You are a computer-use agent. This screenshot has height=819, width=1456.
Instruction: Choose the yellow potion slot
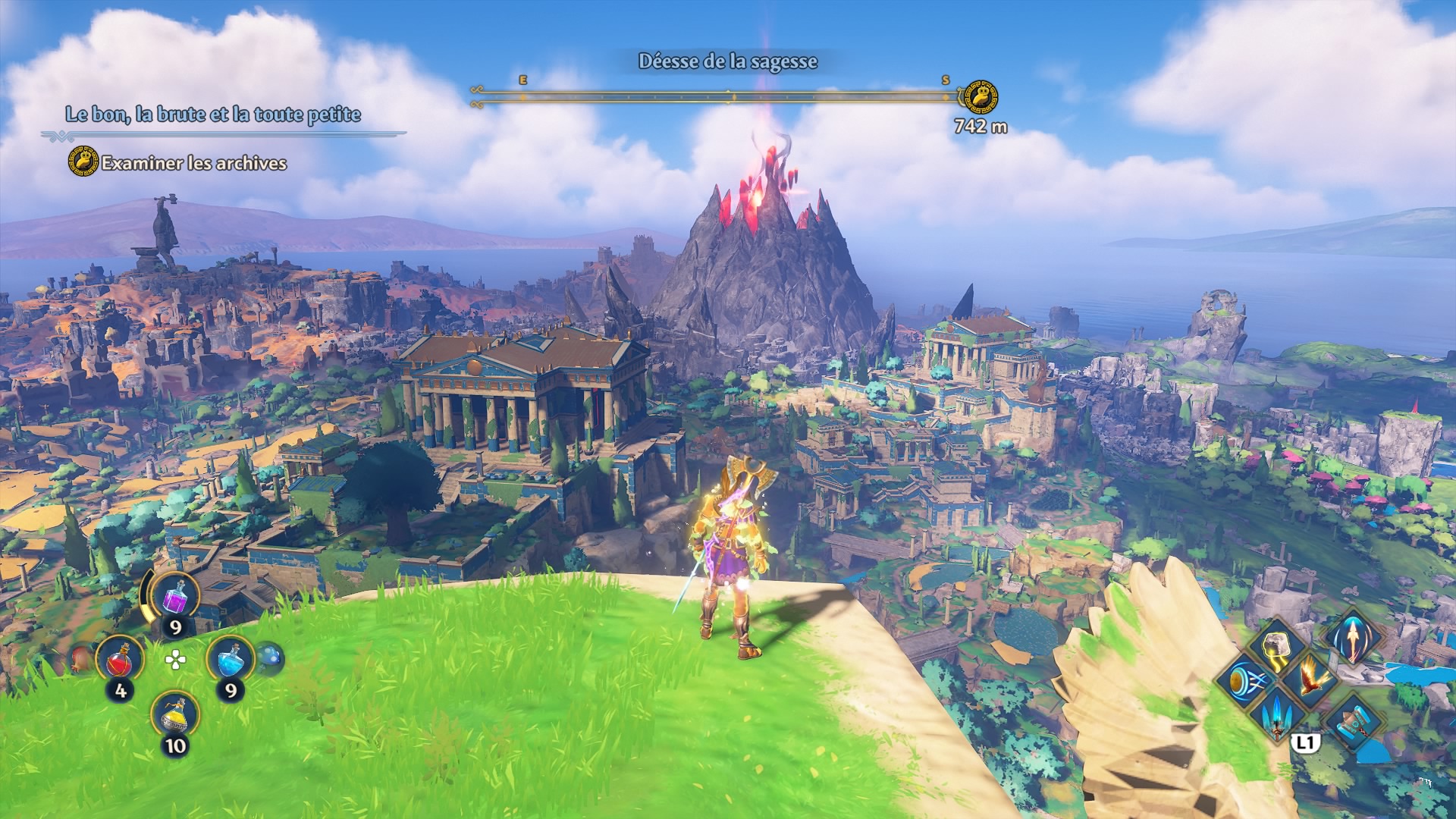pos(175,715)
